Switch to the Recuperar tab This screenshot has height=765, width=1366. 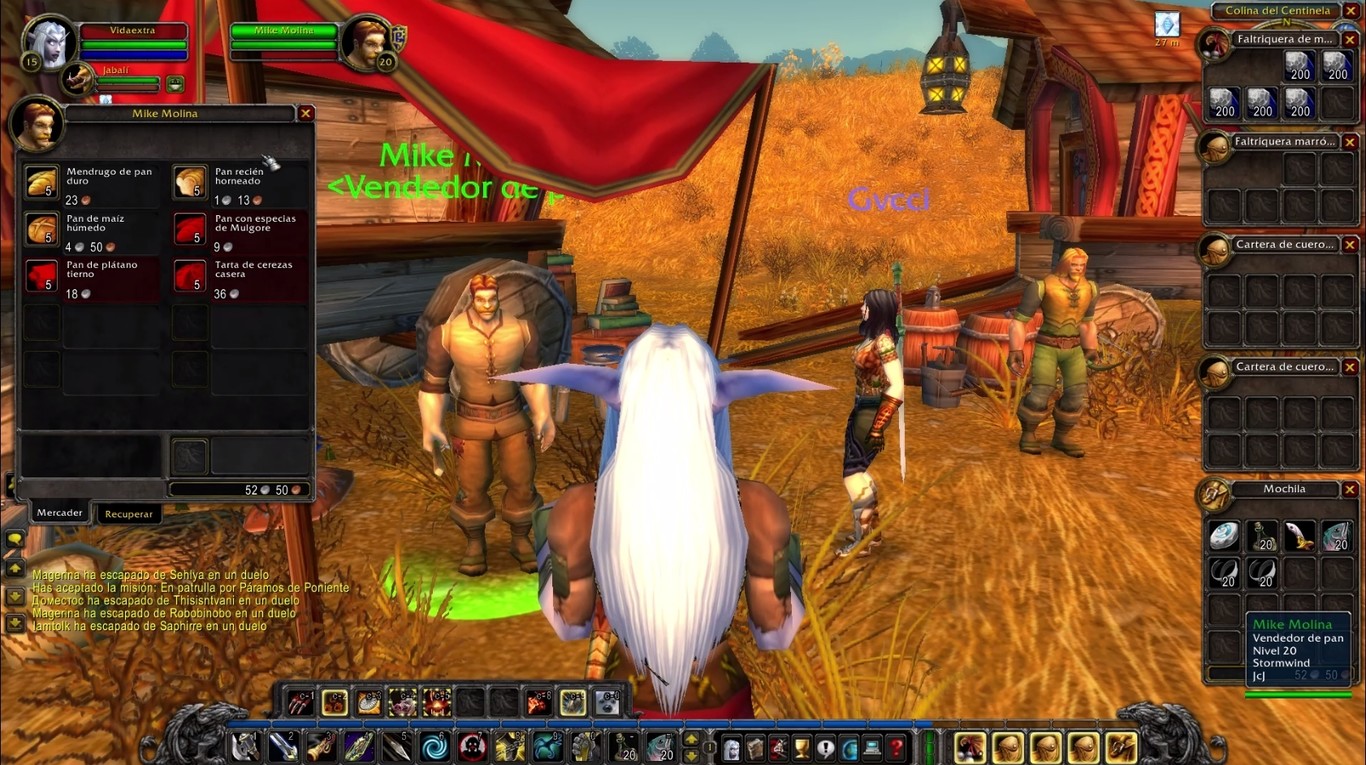[129, 513]
